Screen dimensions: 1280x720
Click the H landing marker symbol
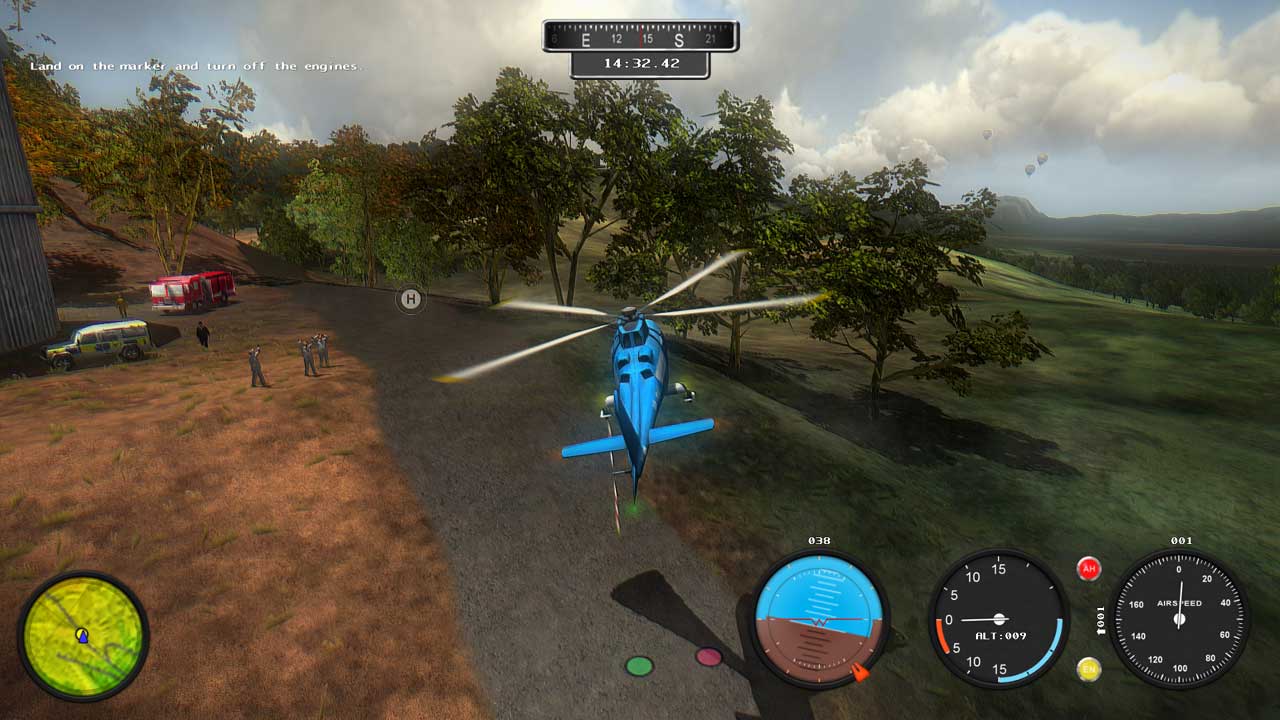410,299
